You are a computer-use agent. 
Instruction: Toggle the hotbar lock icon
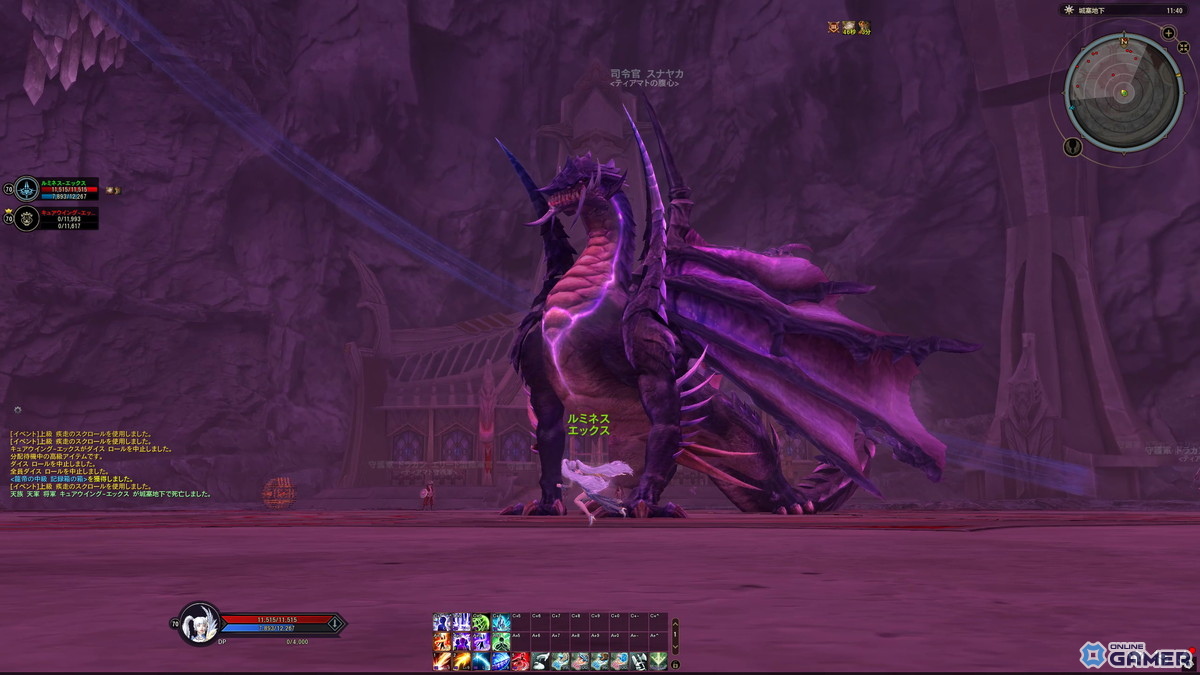point(675,663)
